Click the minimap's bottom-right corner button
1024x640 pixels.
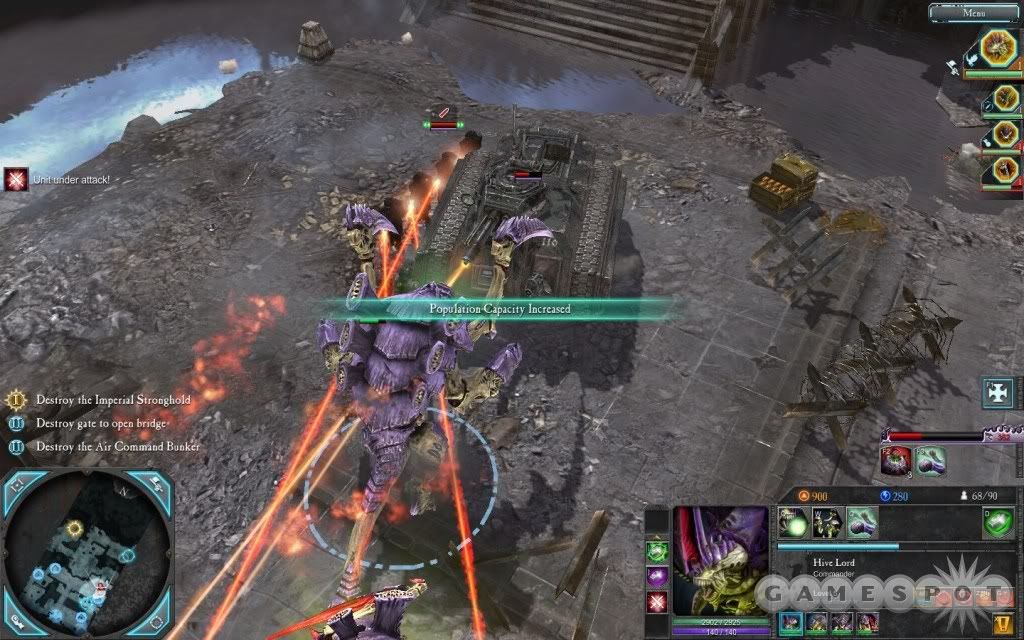pos(157,622)
